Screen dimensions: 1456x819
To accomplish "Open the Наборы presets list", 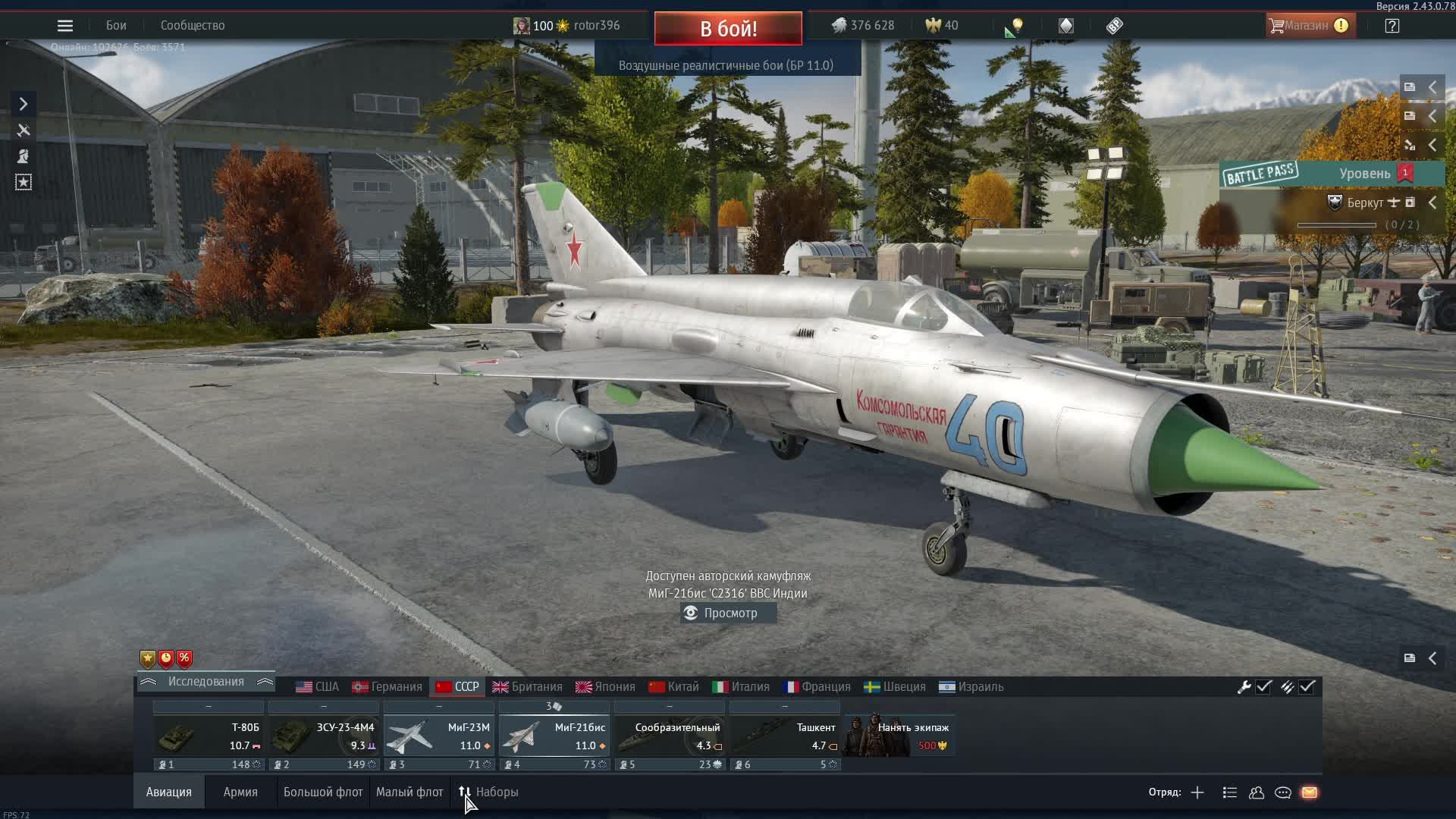I will pyautogui.click(x=489, y=792).
